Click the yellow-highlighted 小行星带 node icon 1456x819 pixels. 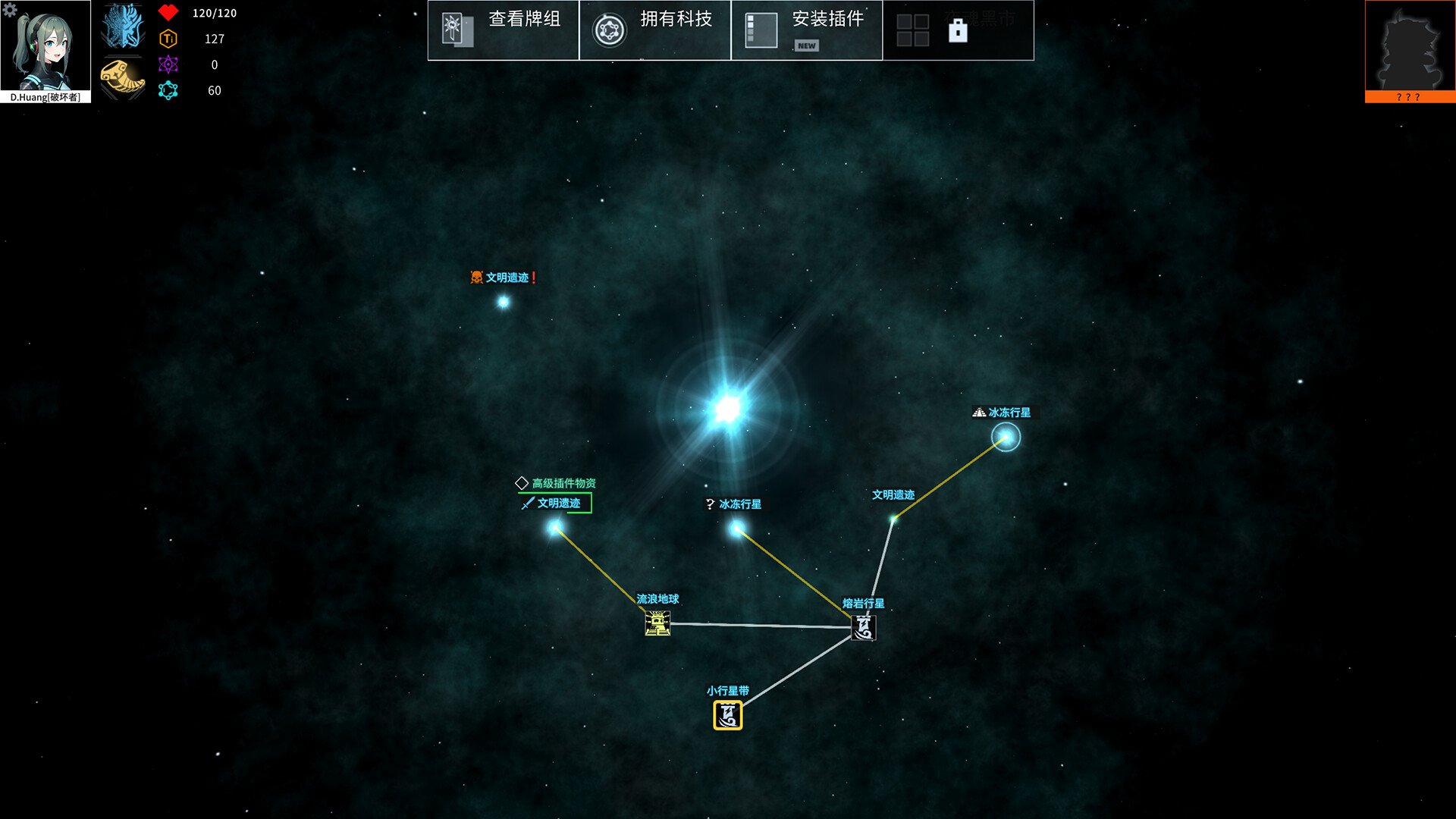726,714
